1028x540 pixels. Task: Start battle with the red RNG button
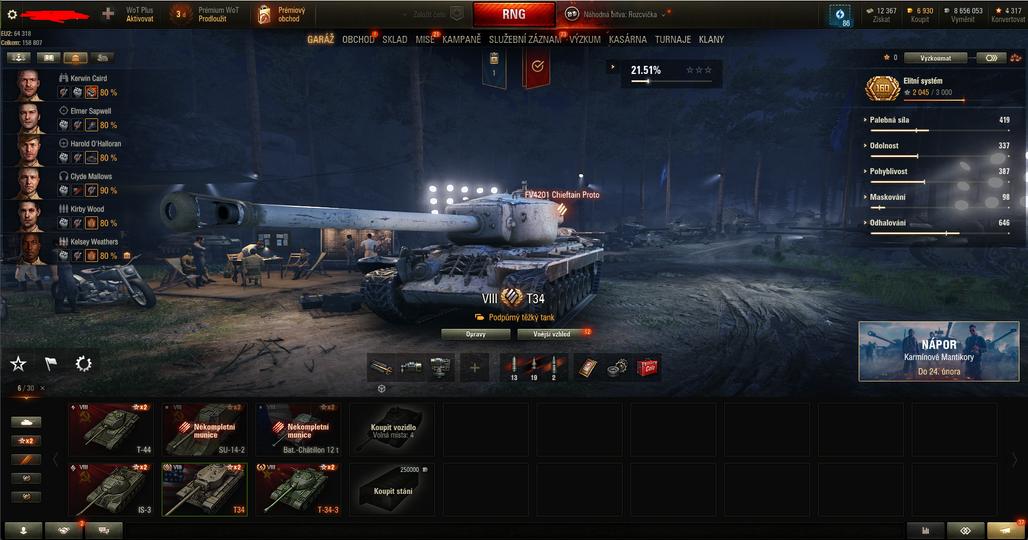513,14
